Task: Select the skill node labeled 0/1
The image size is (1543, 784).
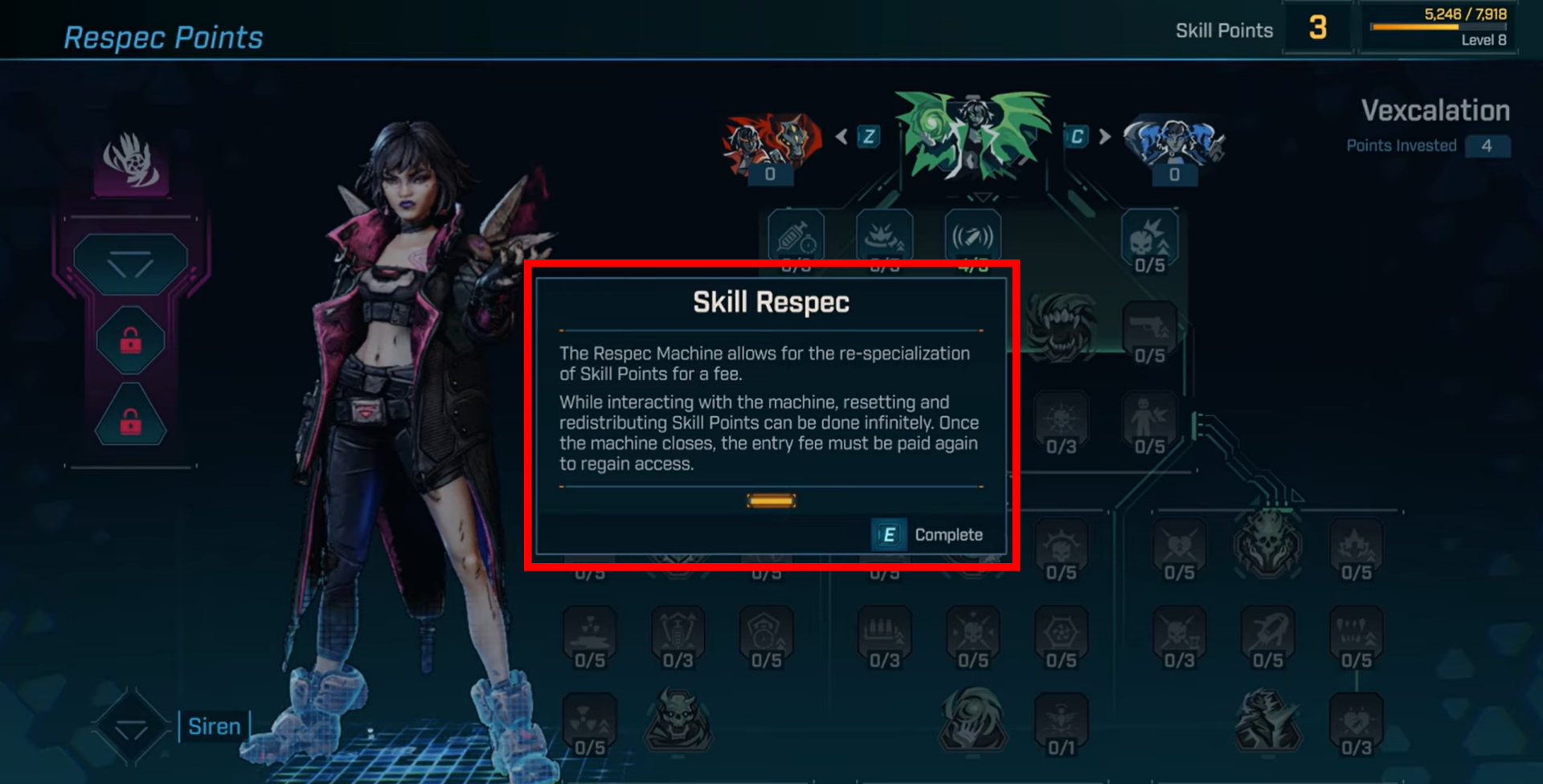Action: click(x=1061, y=723)
